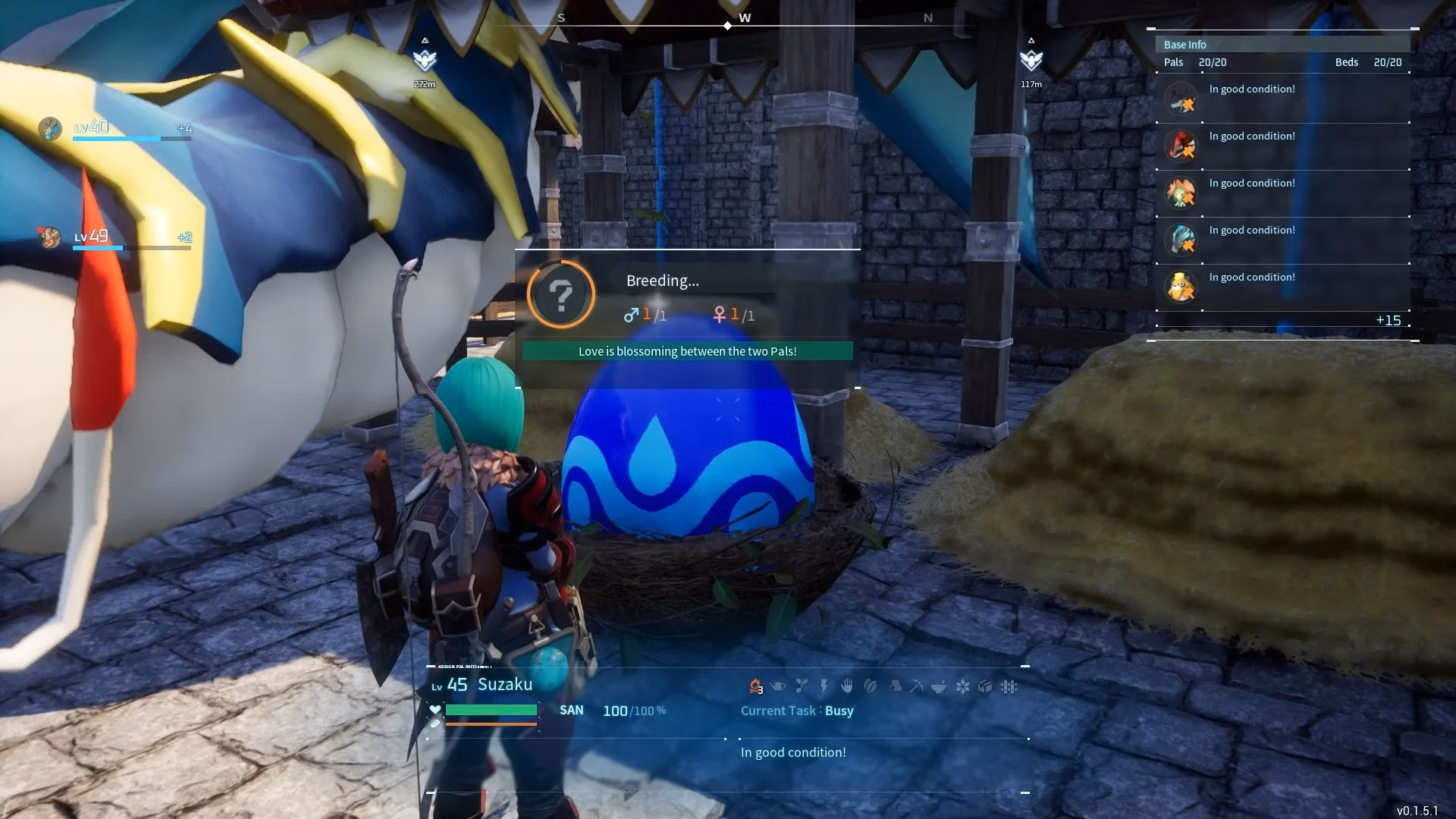Select the Medicine Production bowl icon

click(939, 686)
